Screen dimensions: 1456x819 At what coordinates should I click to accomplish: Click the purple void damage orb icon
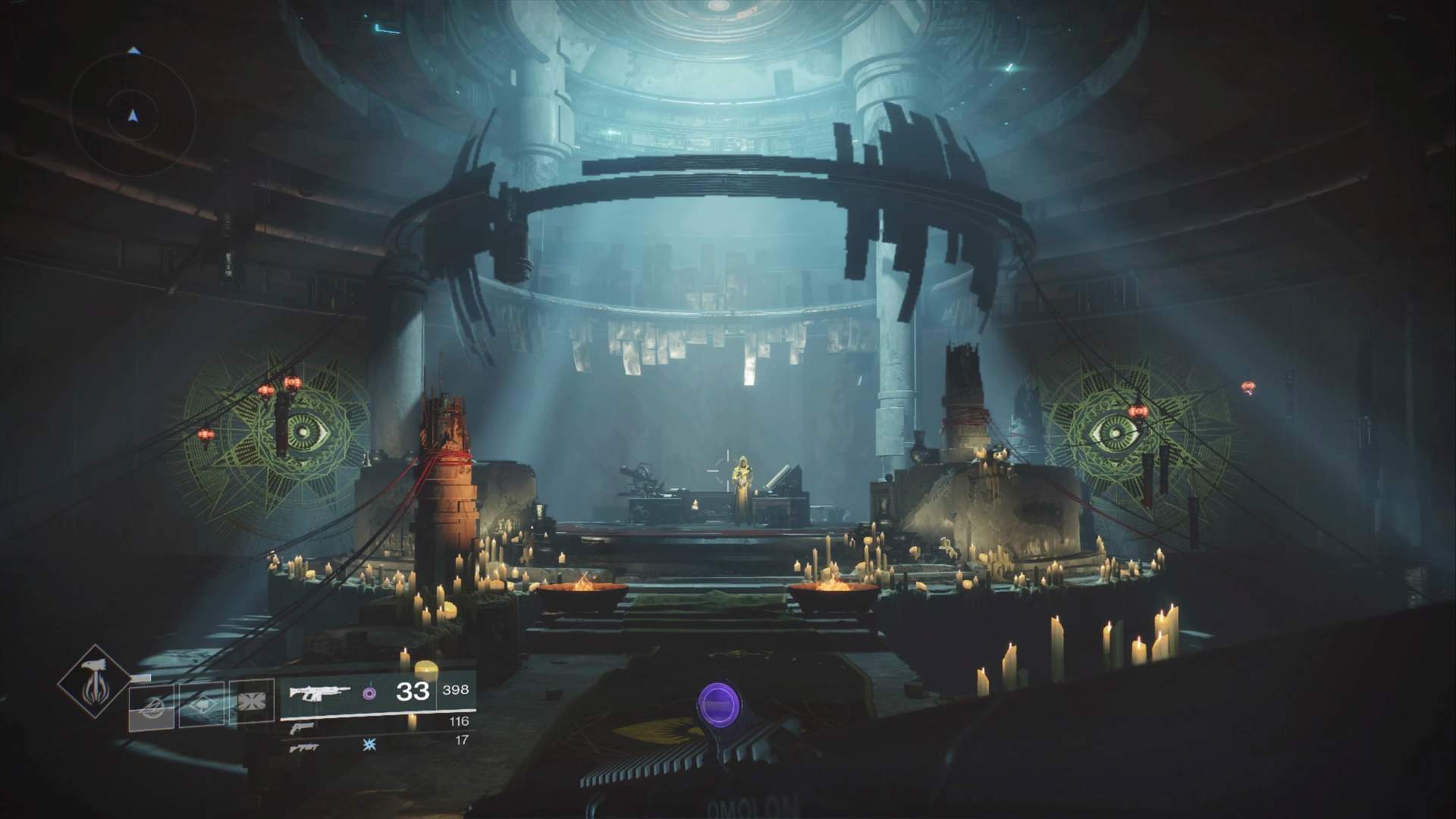tap(369, 695)
